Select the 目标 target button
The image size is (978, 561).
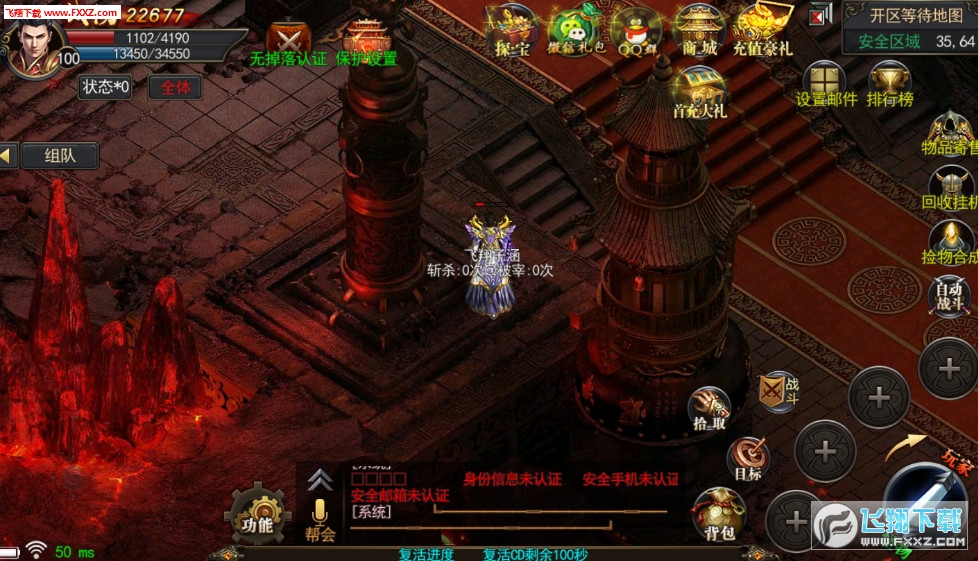pyautogui.click(x=748, y=460)
